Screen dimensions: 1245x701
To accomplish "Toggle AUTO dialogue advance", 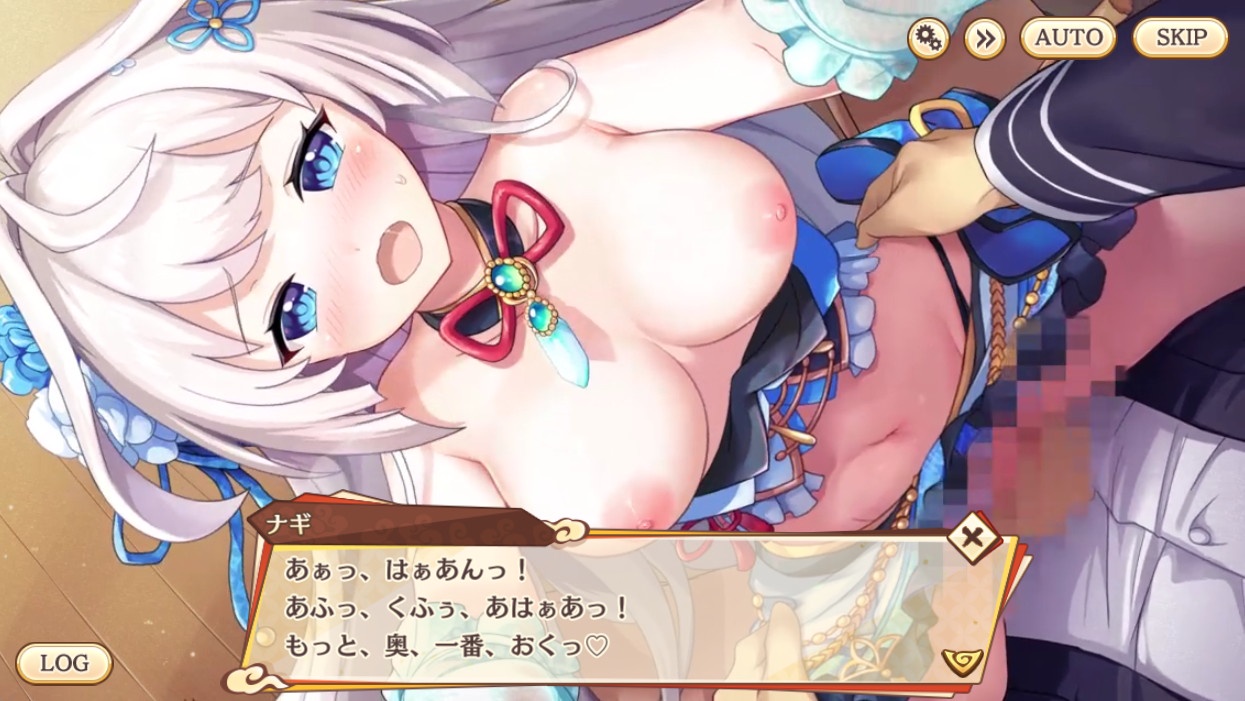I will click(x=1068, y=39).
